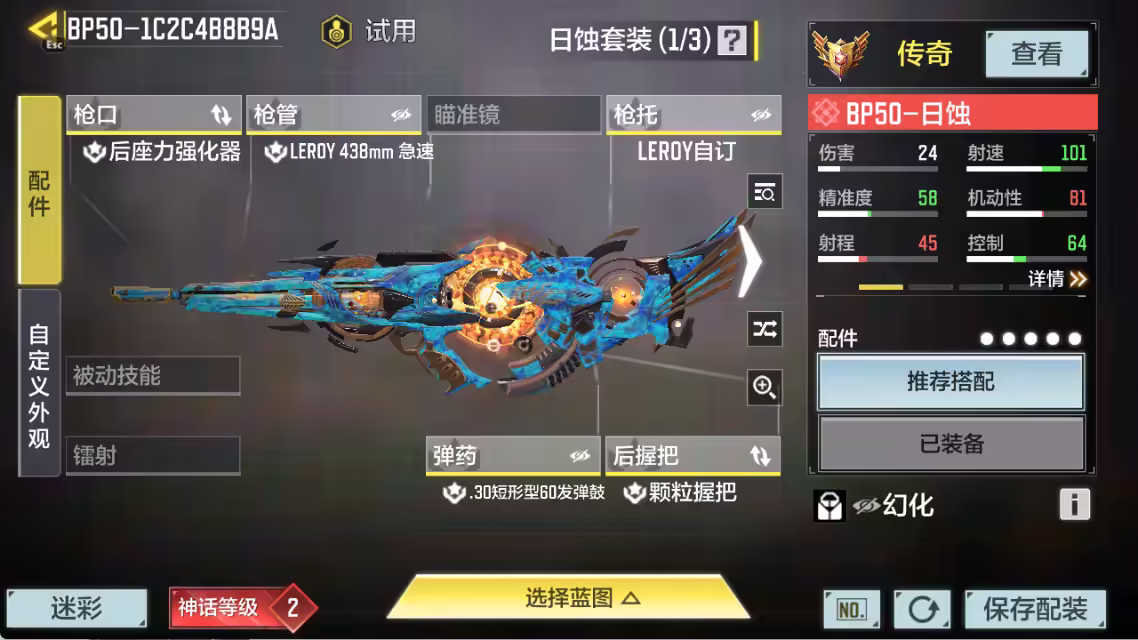
Task: Open the 枪托 stock attachment slot
Action: coord(693,115)
